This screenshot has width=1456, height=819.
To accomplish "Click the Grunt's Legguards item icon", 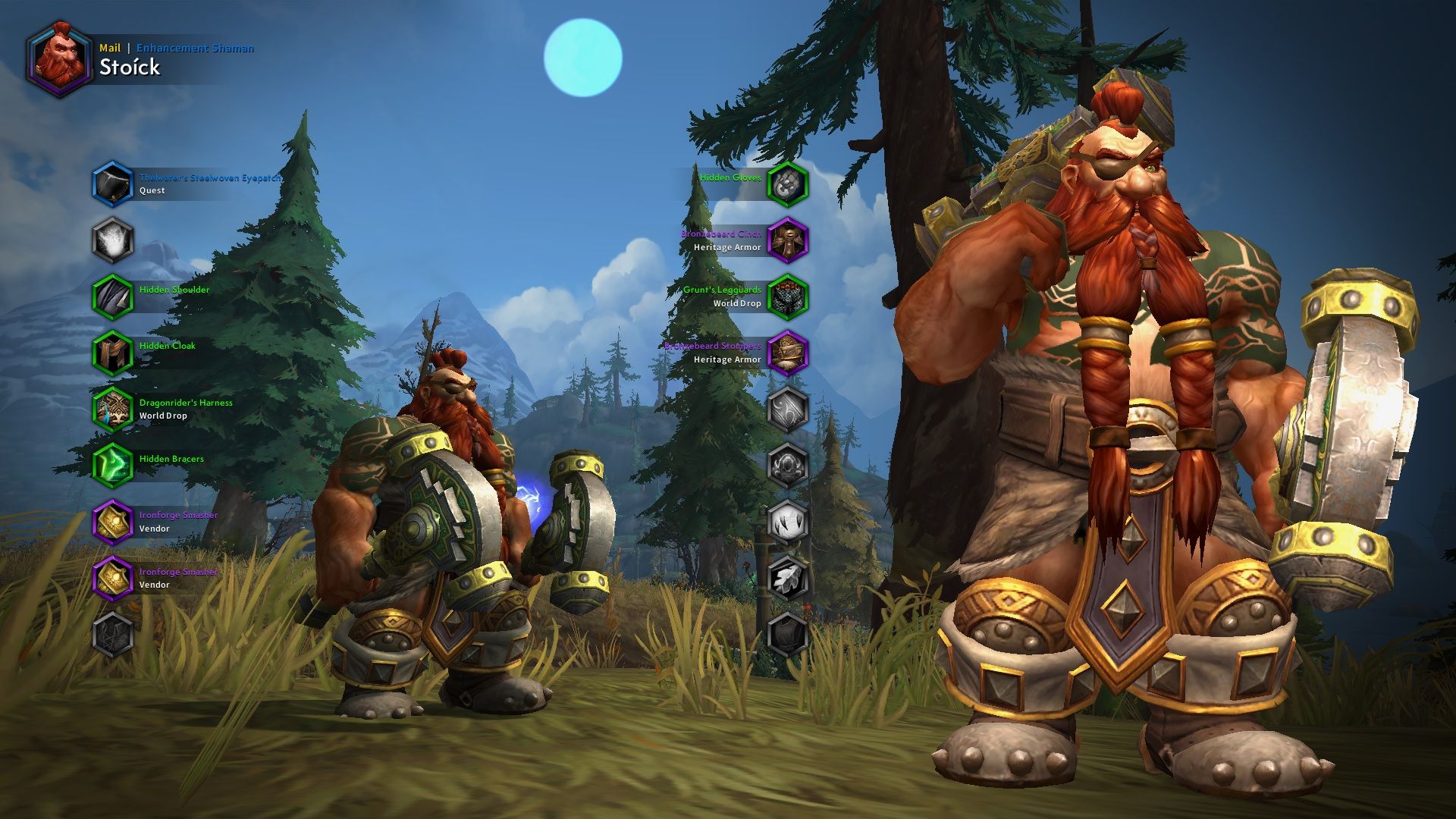I will pyautogui.click(x=789, y=296).
